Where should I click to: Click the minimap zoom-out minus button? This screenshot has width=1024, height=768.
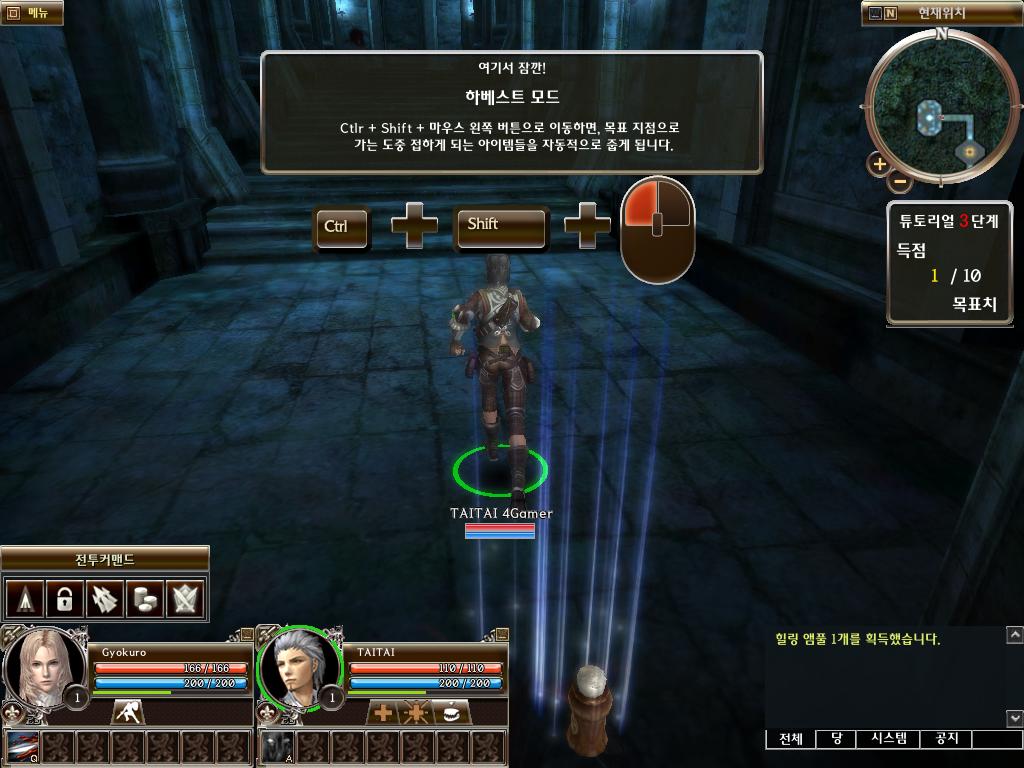[900, 182]
